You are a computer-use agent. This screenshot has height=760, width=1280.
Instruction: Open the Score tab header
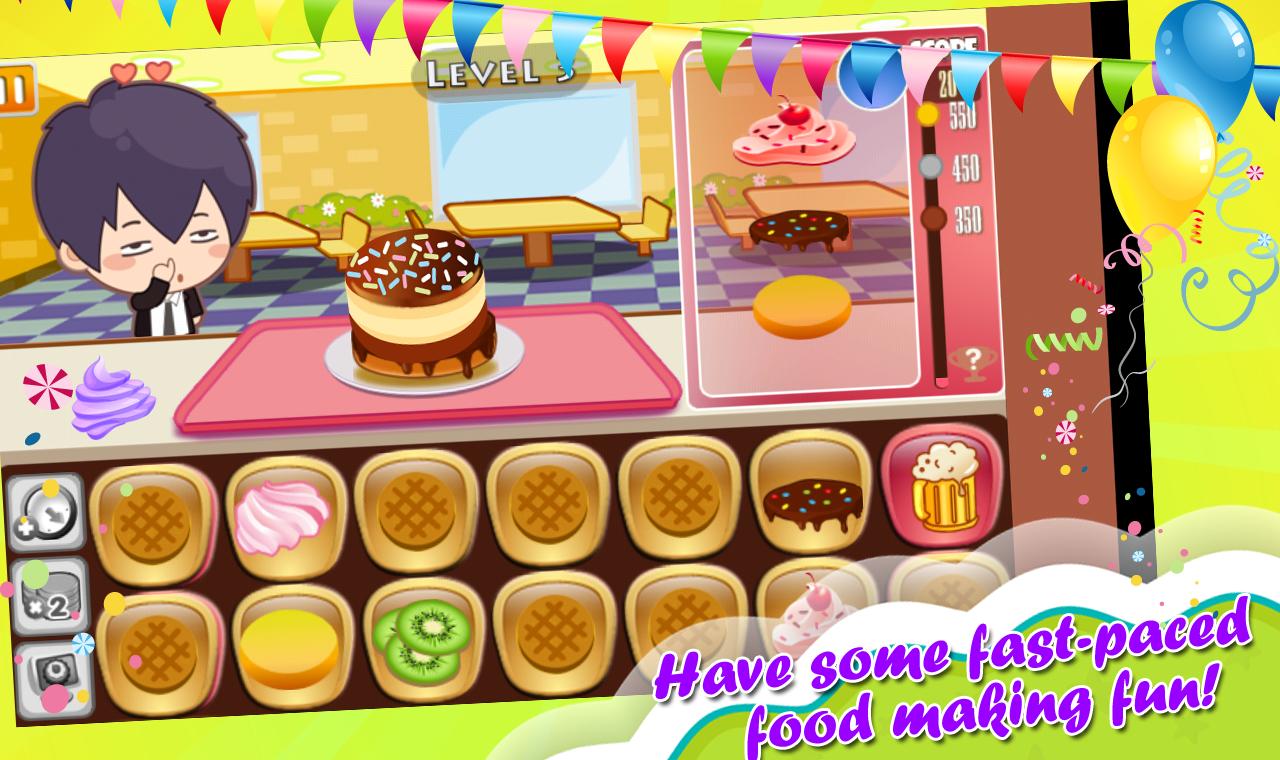click(x=946, y=47)
